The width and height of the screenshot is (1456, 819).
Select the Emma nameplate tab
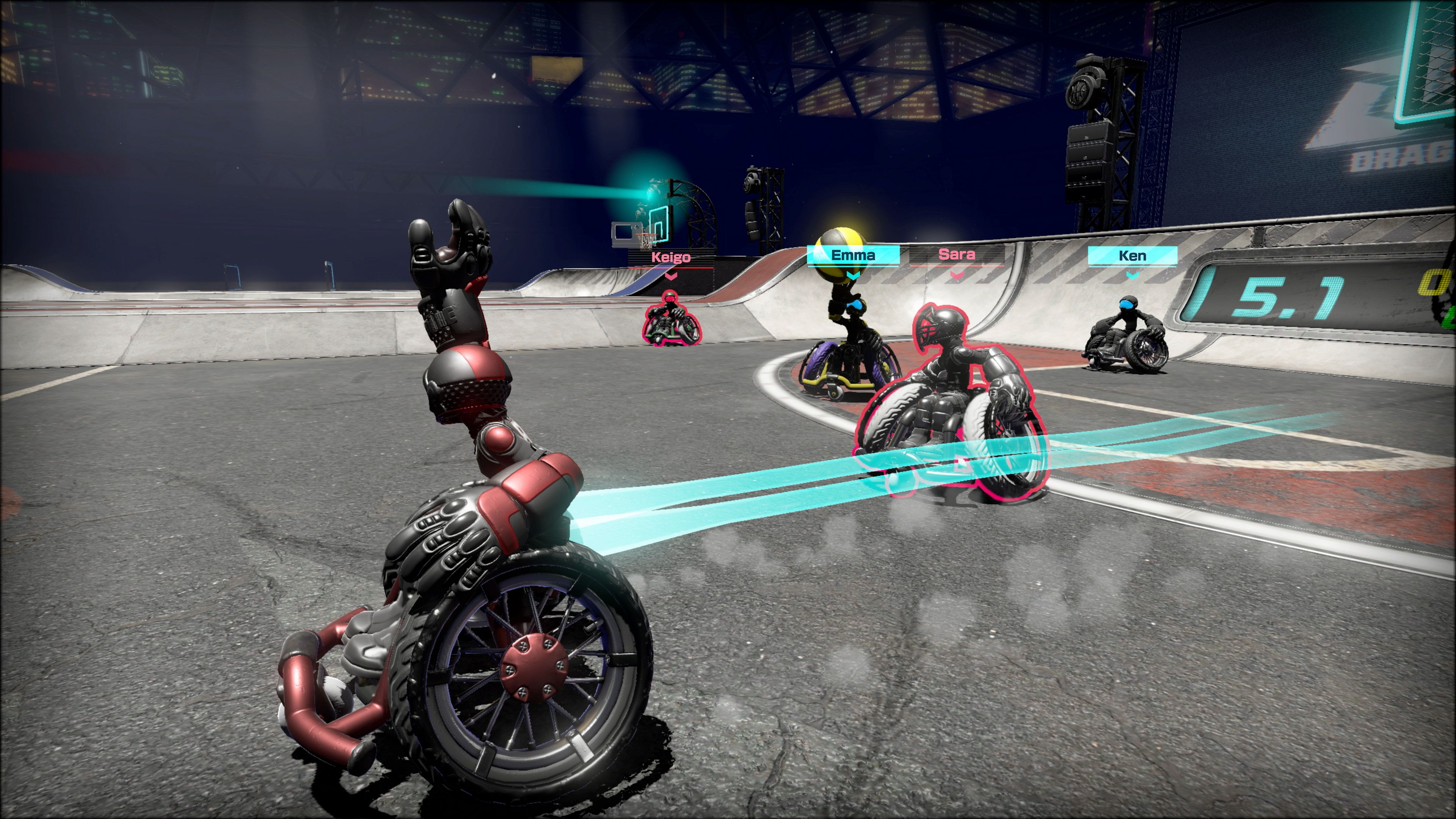854,255
